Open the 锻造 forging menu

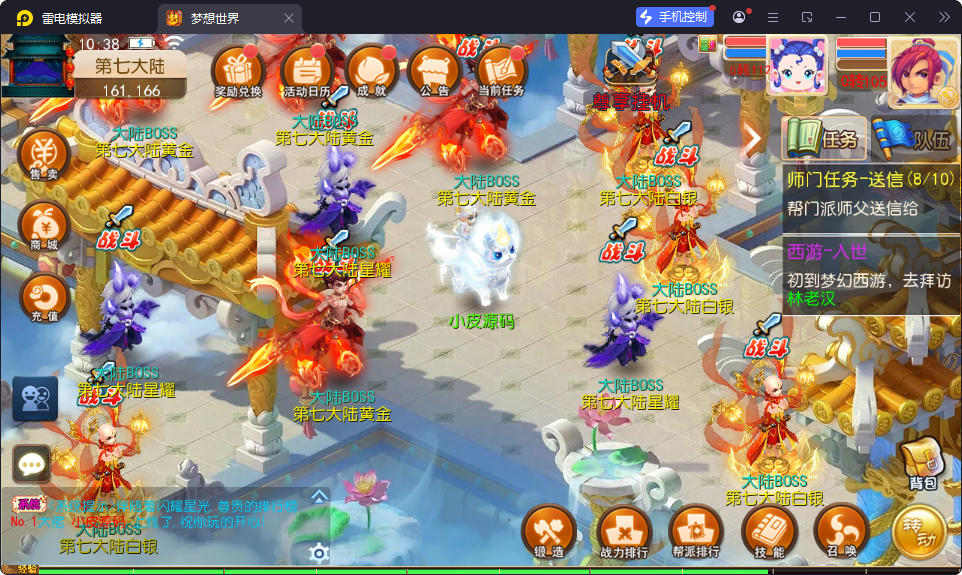(549, 531)
